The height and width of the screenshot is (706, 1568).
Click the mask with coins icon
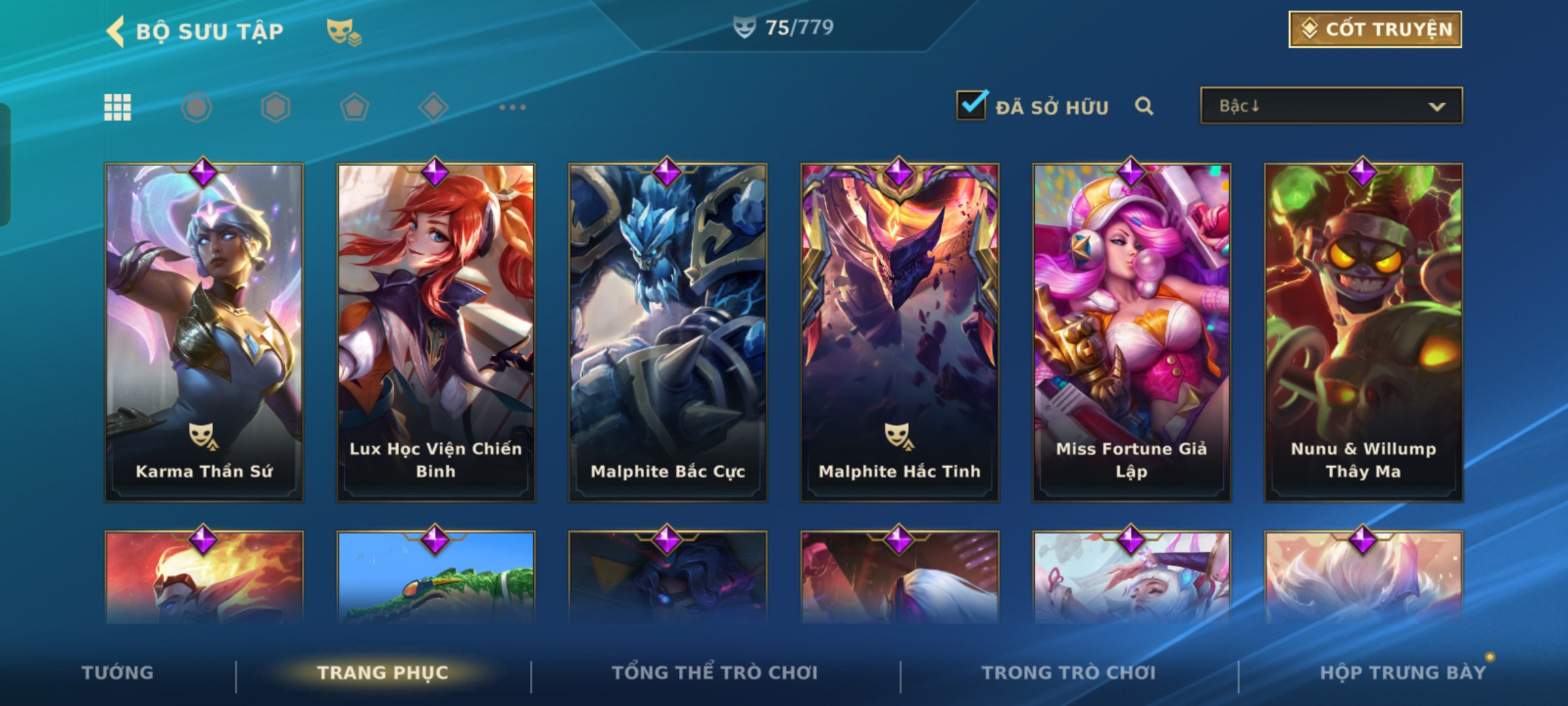point(344,31)
